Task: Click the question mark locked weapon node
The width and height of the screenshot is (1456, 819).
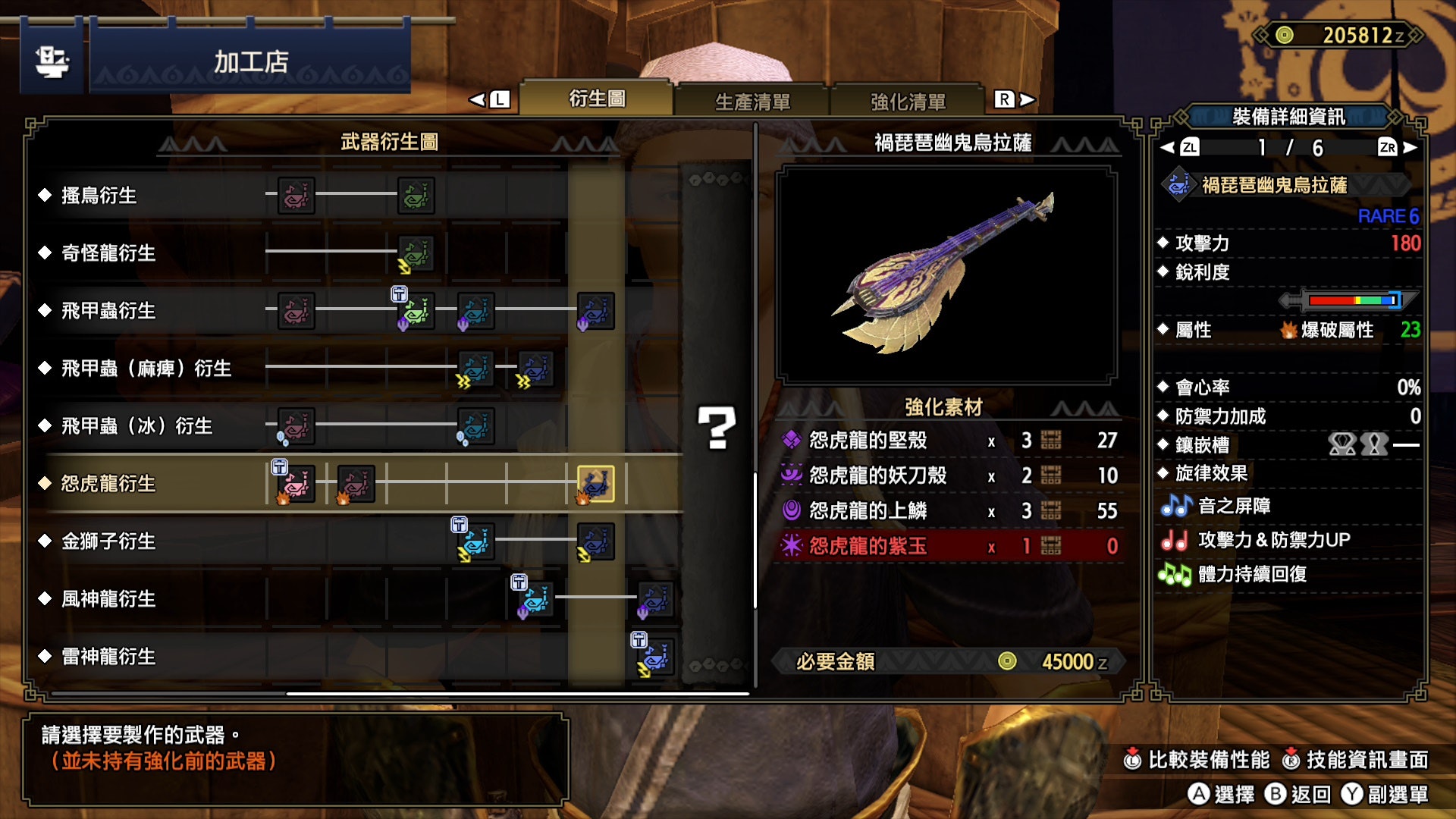Action: (716, 428)
